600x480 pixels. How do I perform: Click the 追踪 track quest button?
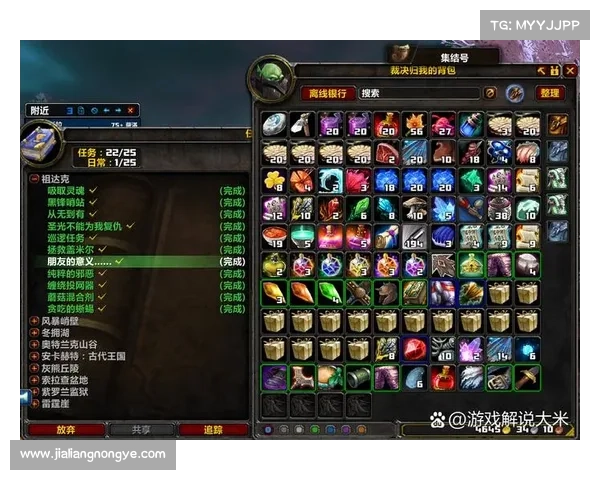pyautogui.click(x=213, y=429)
